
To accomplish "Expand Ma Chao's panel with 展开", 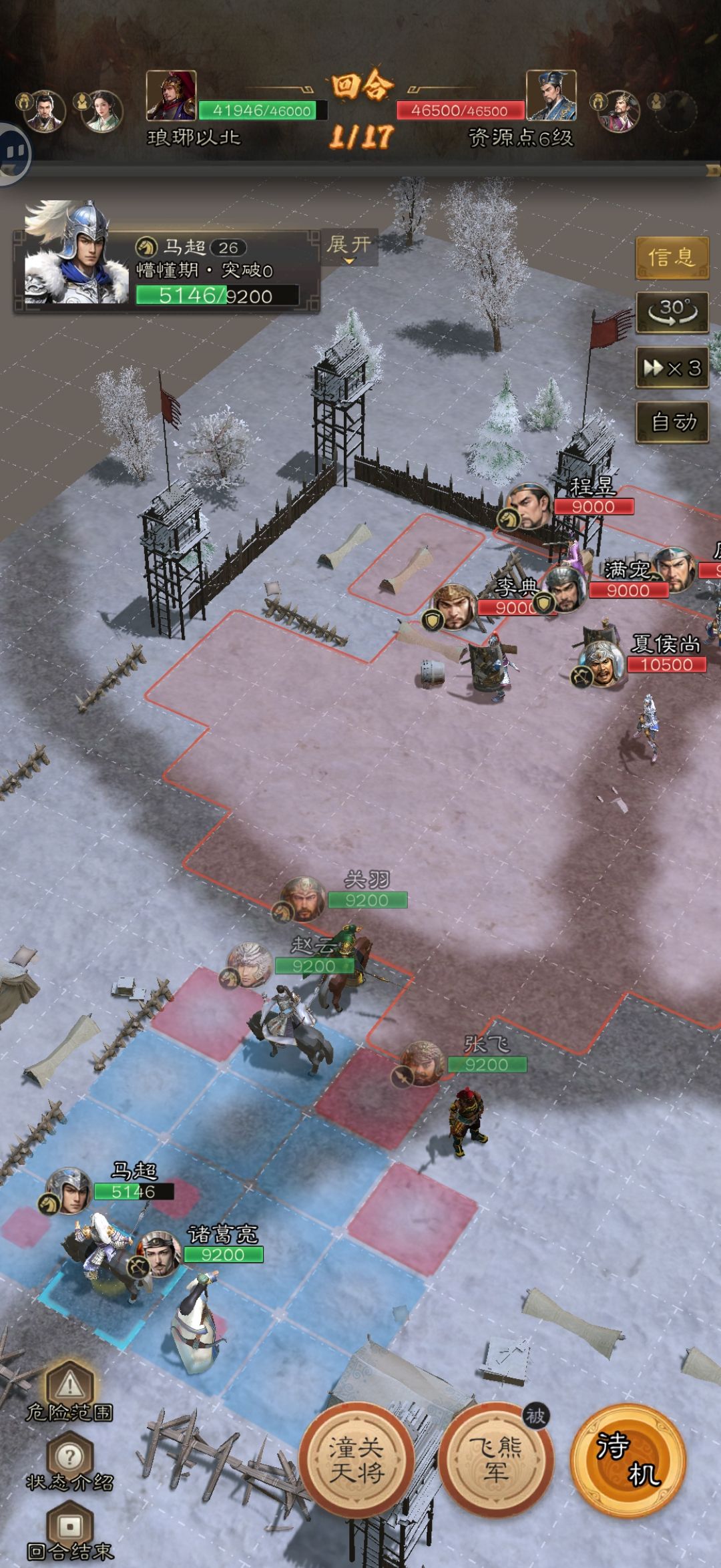I will tap(349, 246).
